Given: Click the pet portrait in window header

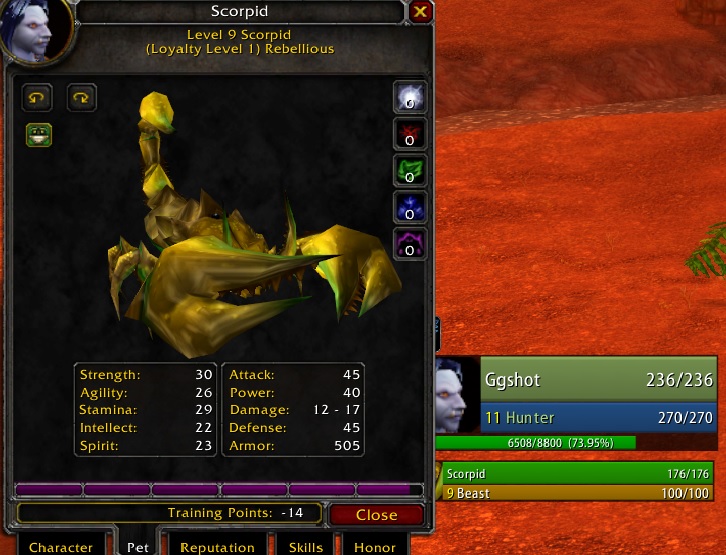Looking at the screenshot, I should [36, 28].
